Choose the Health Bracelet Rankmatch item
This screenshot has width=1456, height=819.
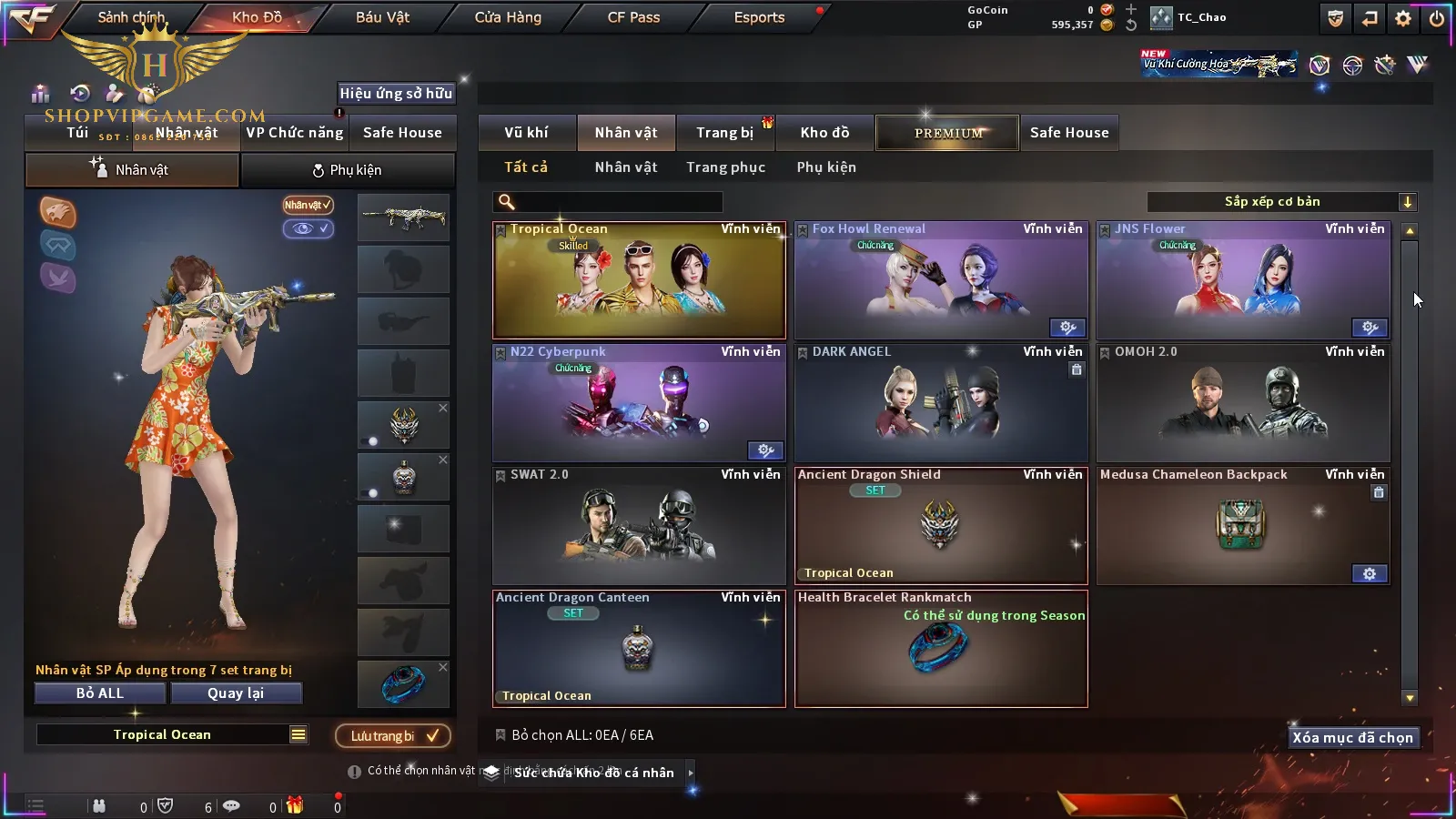pyautogui.click(x=941, y=649)
